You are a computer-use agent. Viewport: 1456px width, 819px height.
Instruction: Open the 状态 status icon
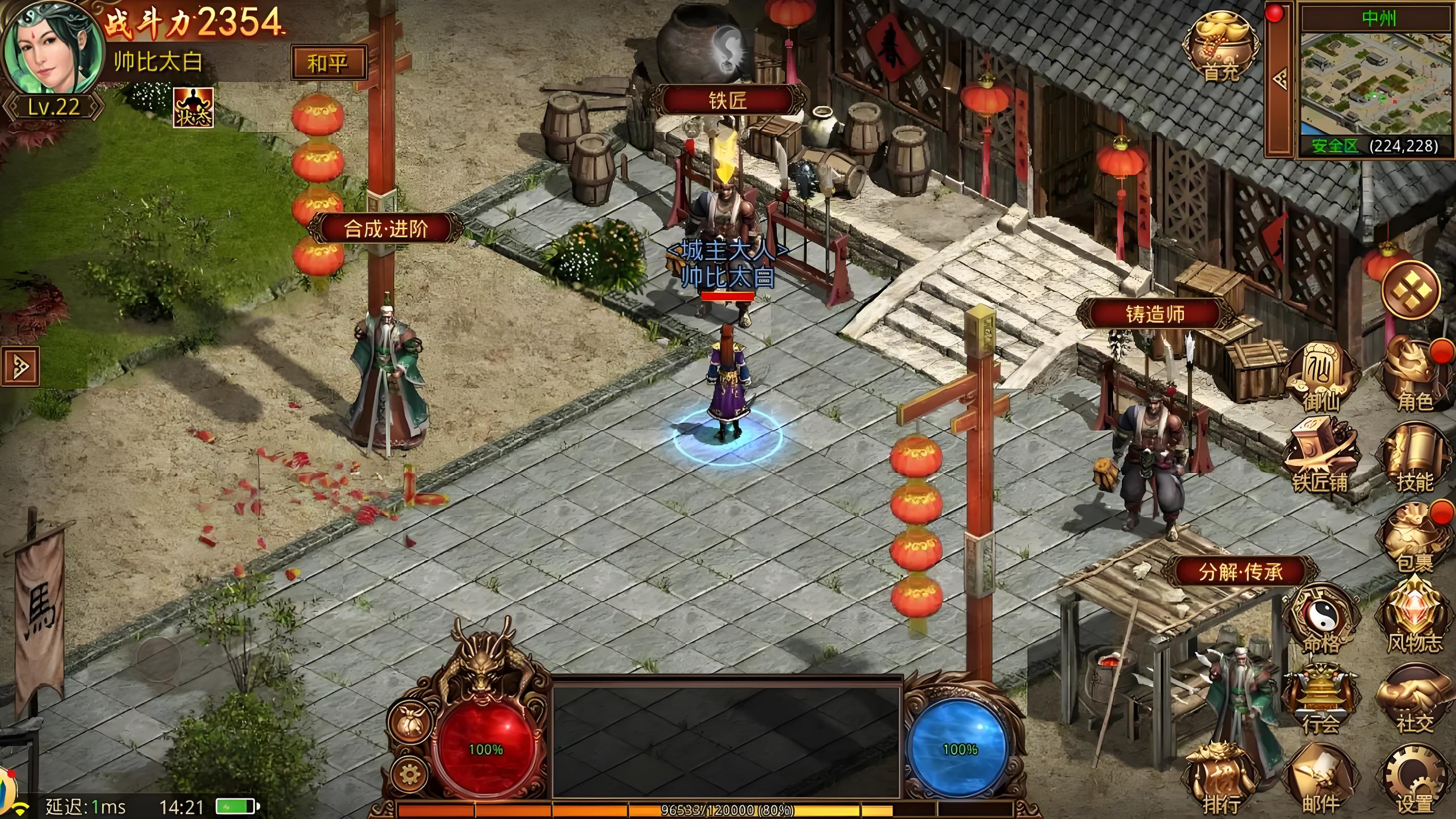pos(194,107)
